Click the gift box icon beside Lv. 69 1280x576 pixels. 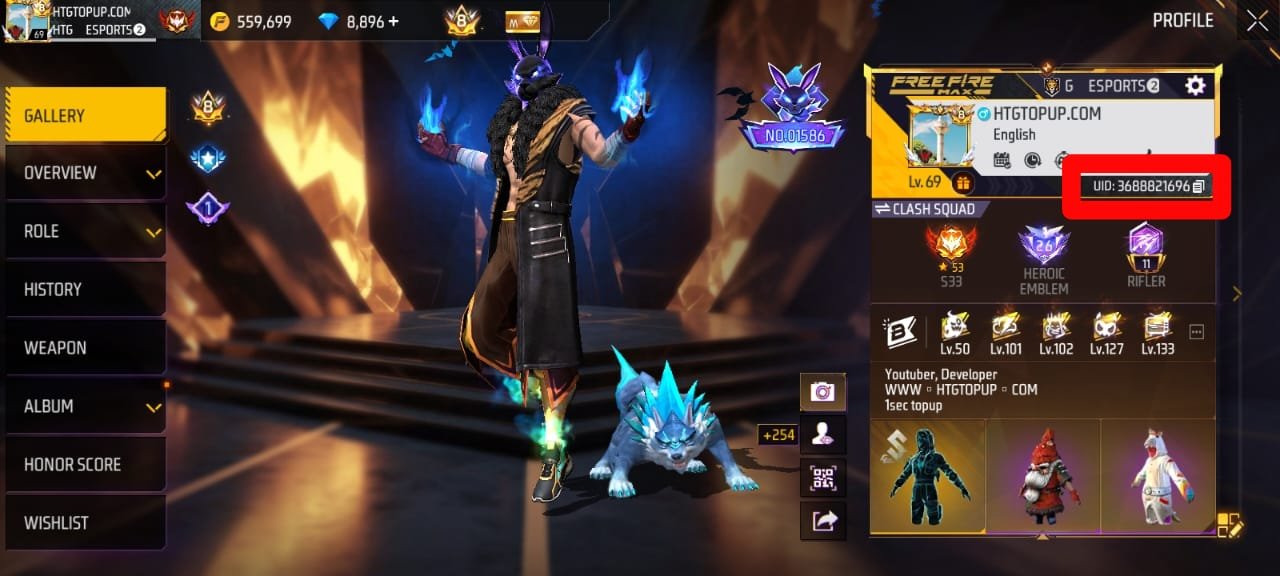963,183
